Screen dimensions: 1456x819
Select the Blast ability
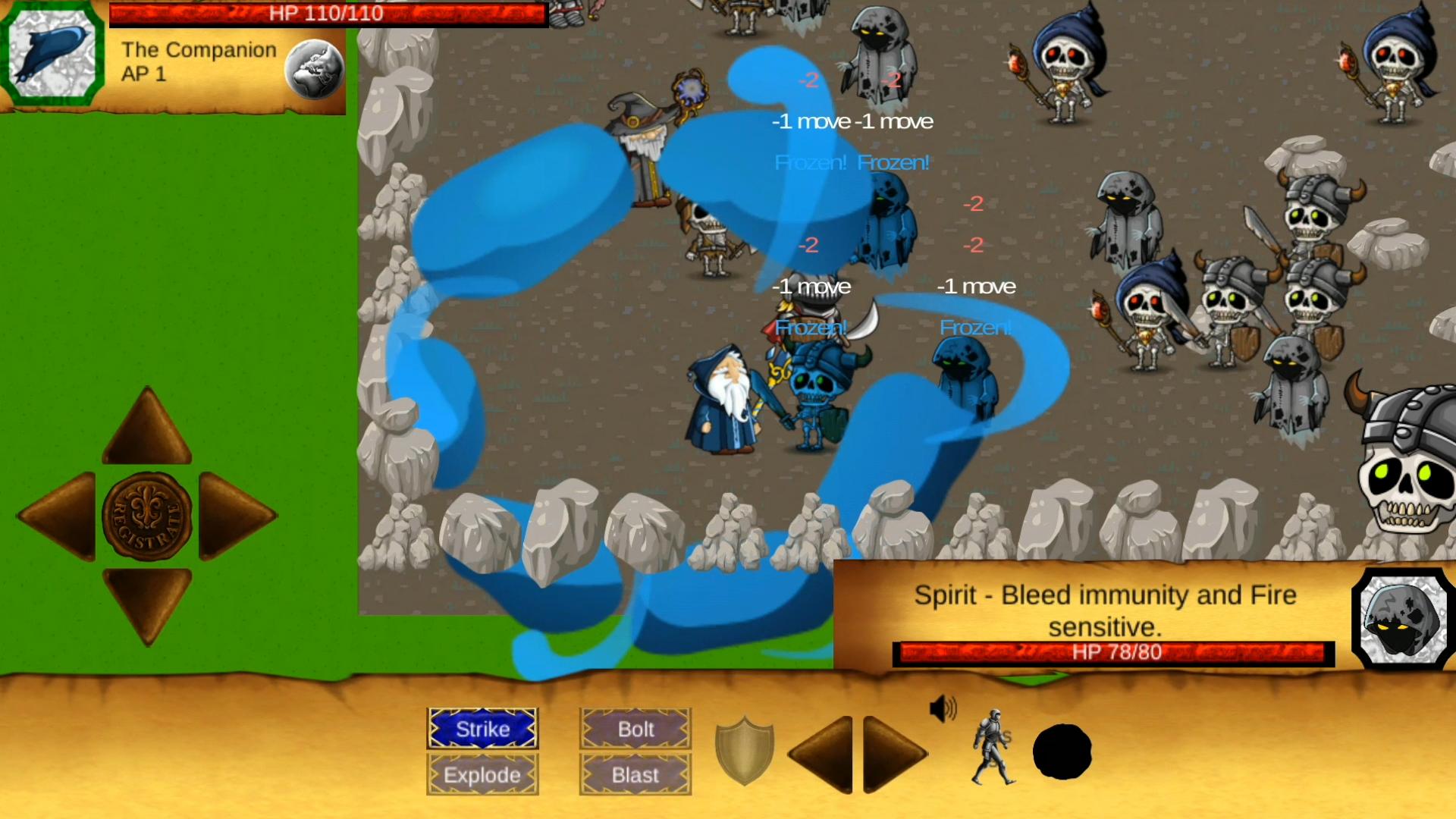click(x=634, y=775)
